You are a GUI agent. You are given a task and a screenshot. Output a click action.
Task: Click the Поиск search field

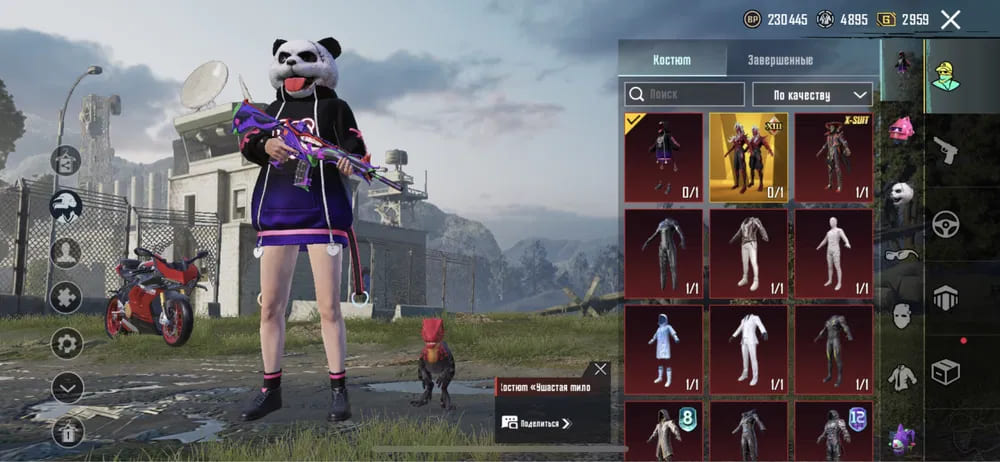685,94
